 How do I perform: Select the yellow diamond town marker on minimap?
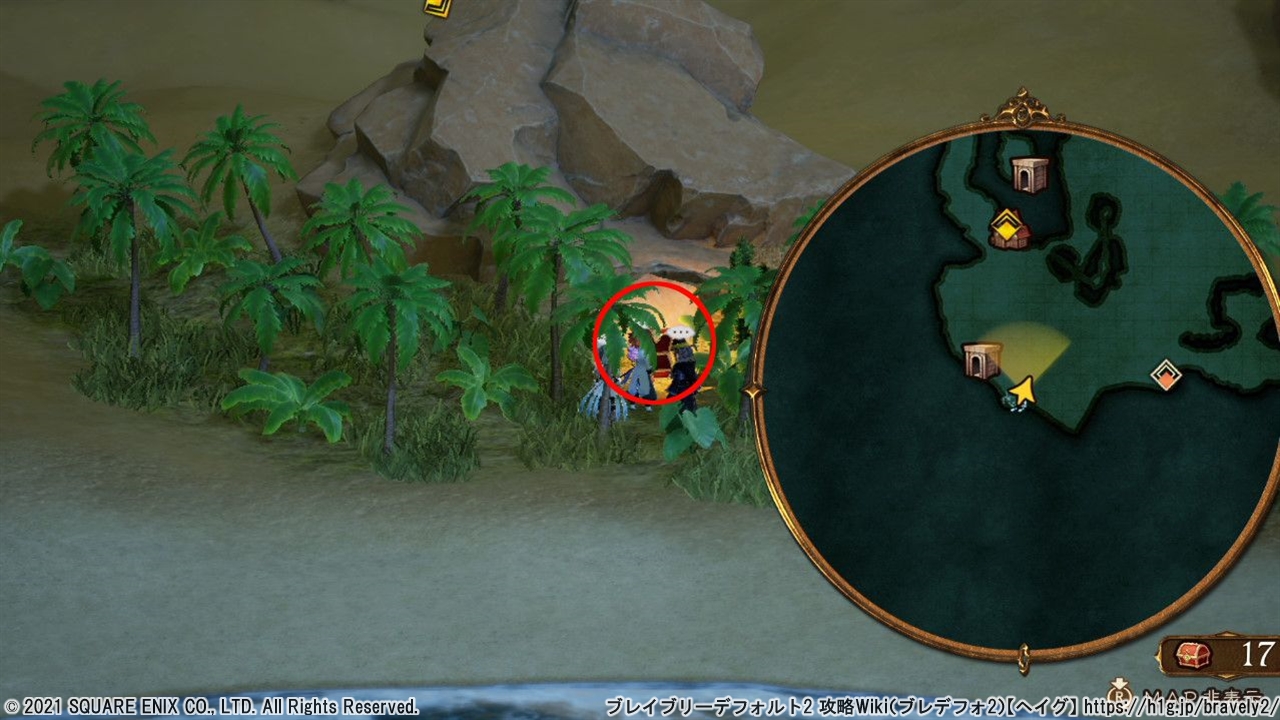pyautogui.click(x=1008, y=226)
